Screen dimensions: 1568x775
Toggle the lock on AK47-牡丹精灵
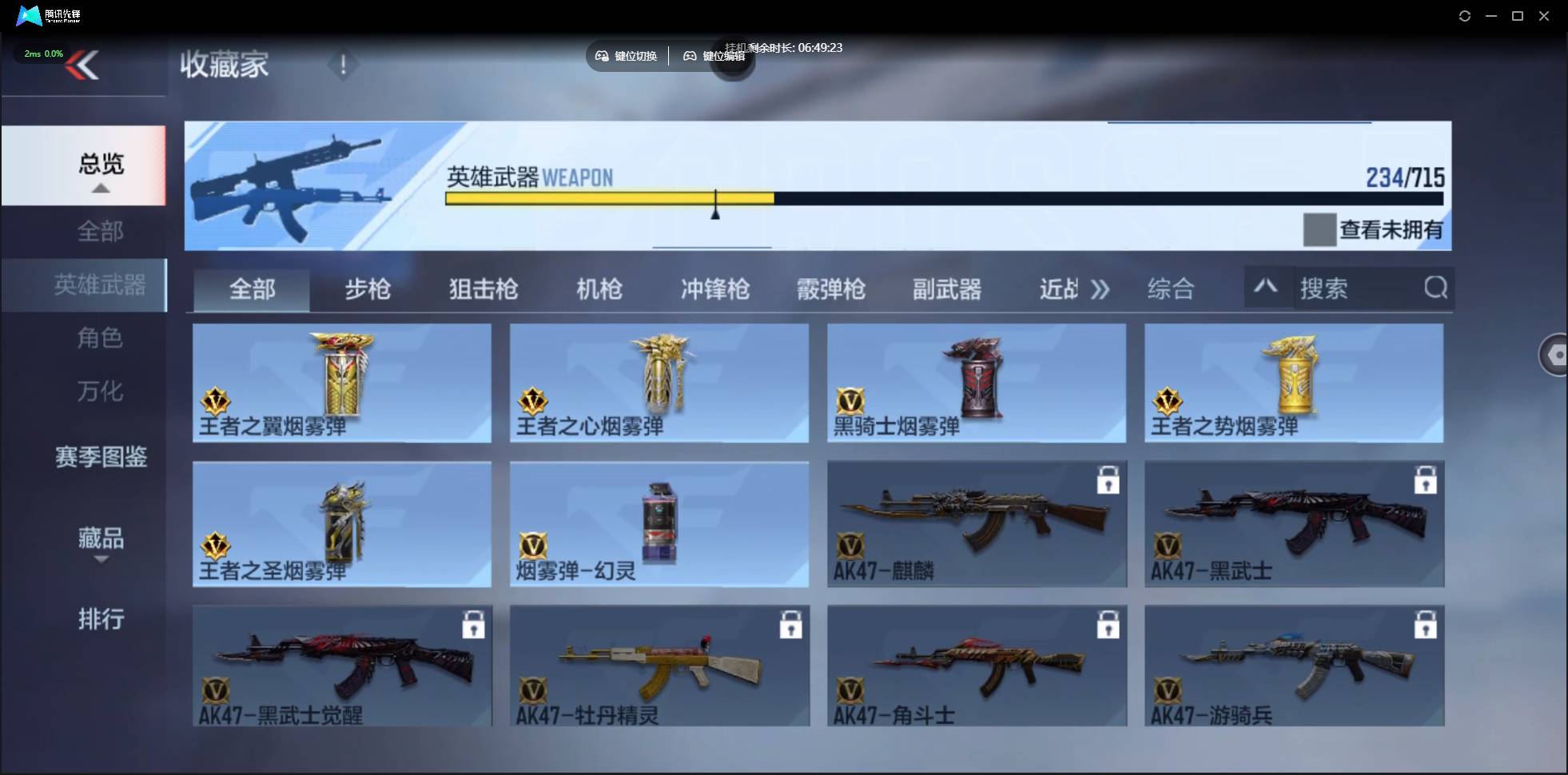tap(790, 626)
